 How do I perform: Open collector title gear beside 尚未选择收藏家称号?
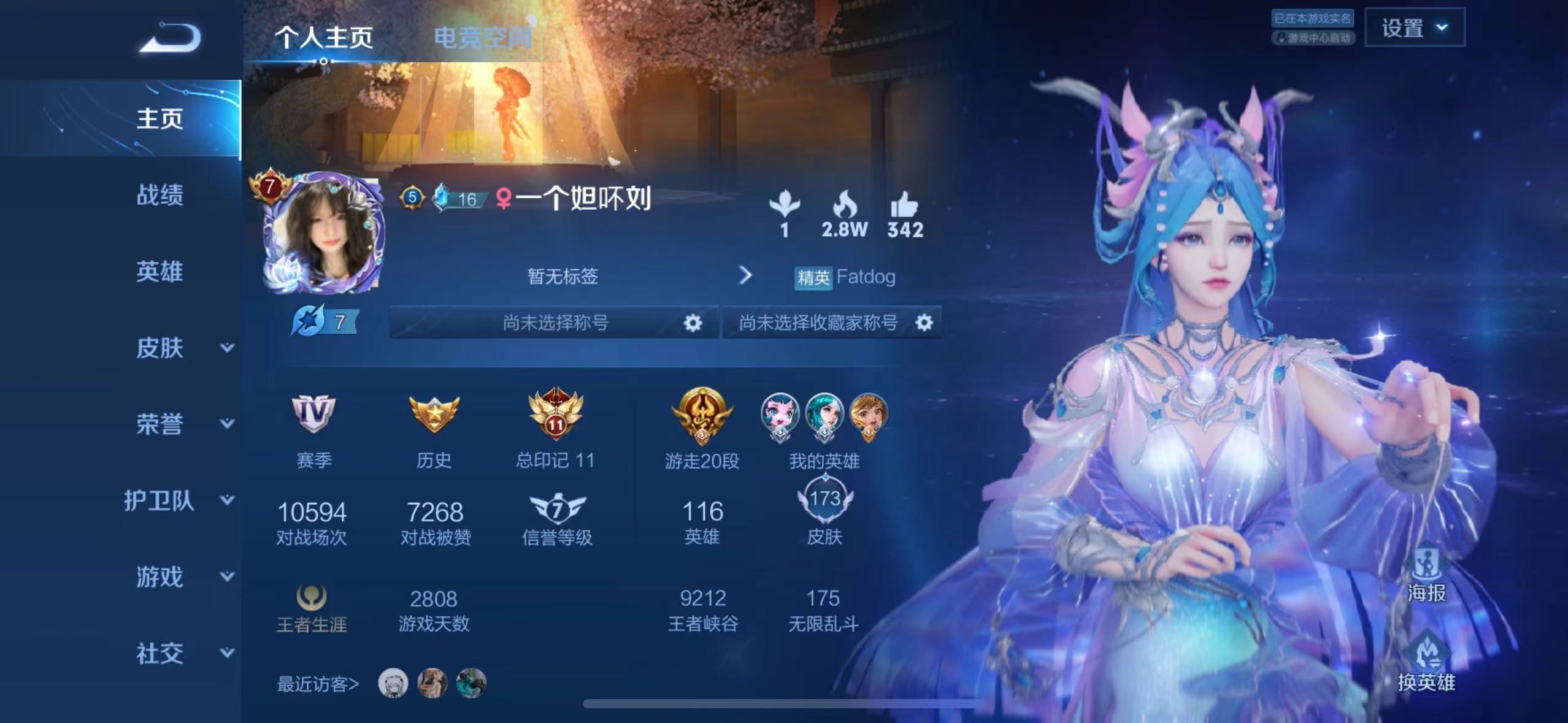click(x=925, y=323)
